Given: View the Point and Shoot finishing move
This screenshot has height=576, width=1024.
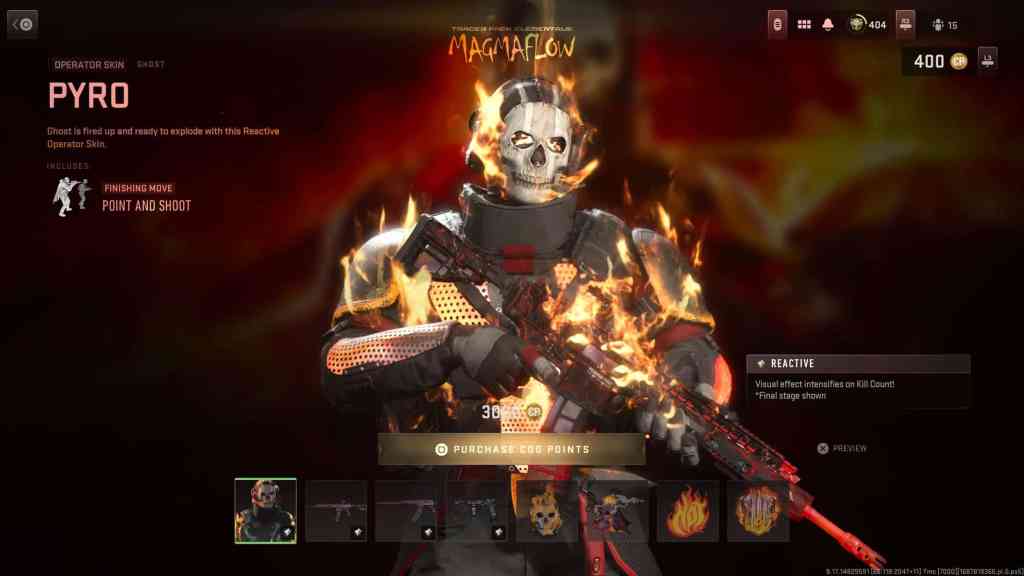Looking at the screenshot, I should coord(145,205).
